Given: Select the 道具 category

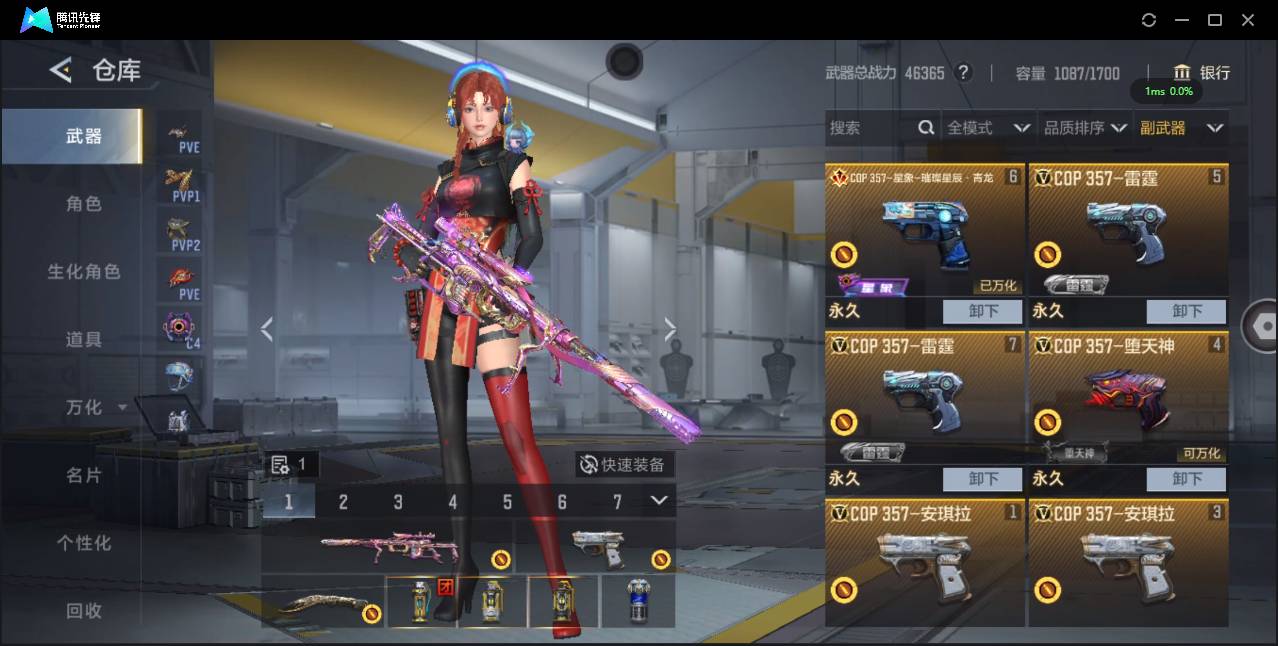Looking at the screenshot, I should [84, 340].
